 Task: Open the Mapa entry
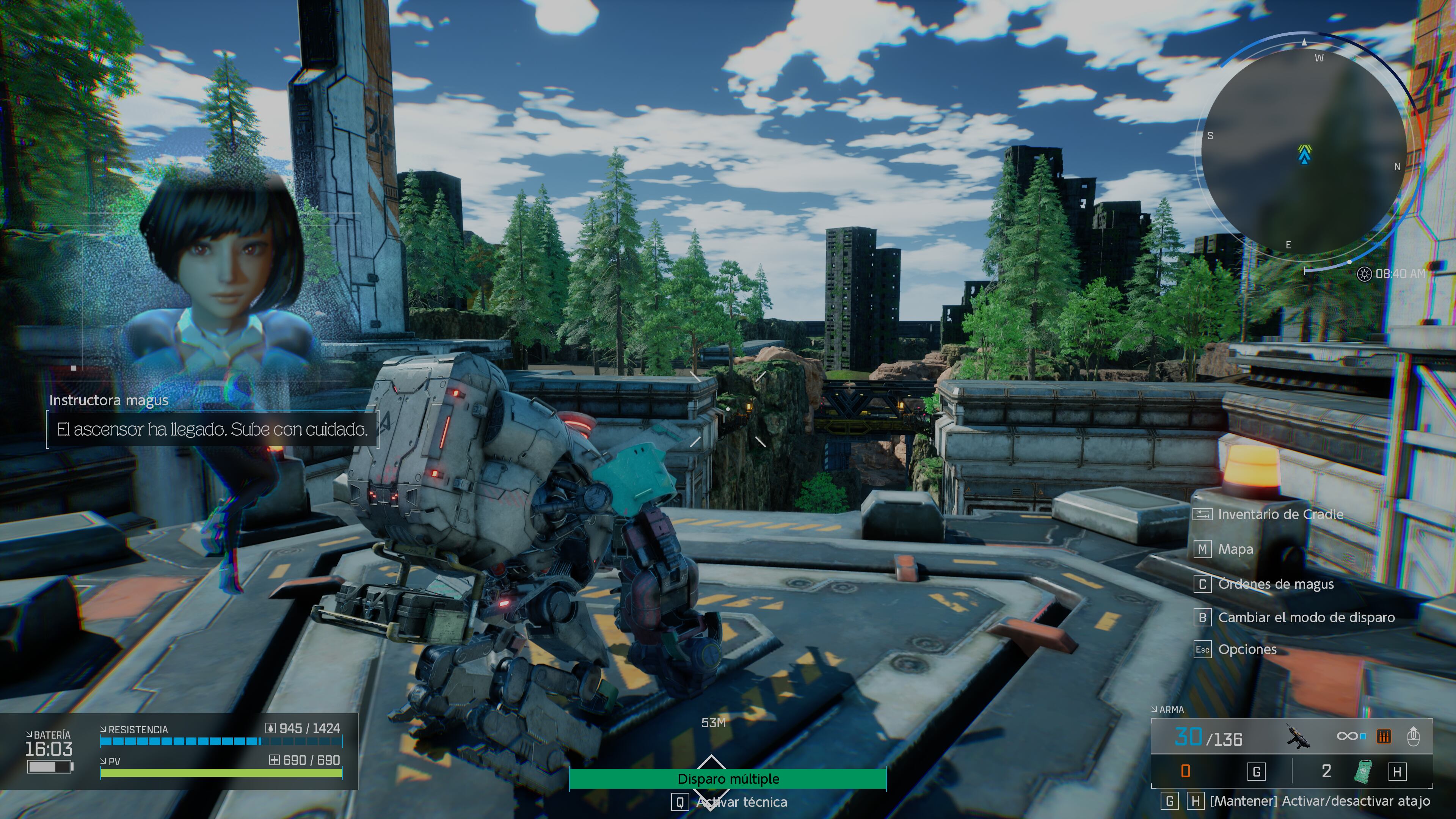click(1235, 549)
